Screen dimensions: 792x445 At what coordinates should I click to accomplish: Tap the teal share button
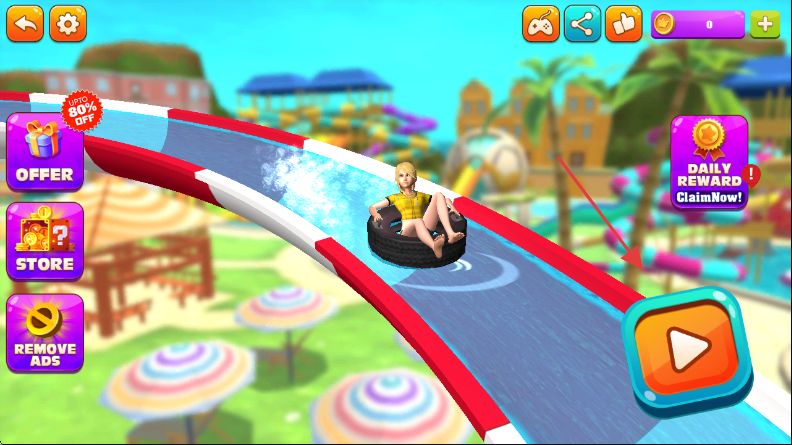(x=582, y=24)
